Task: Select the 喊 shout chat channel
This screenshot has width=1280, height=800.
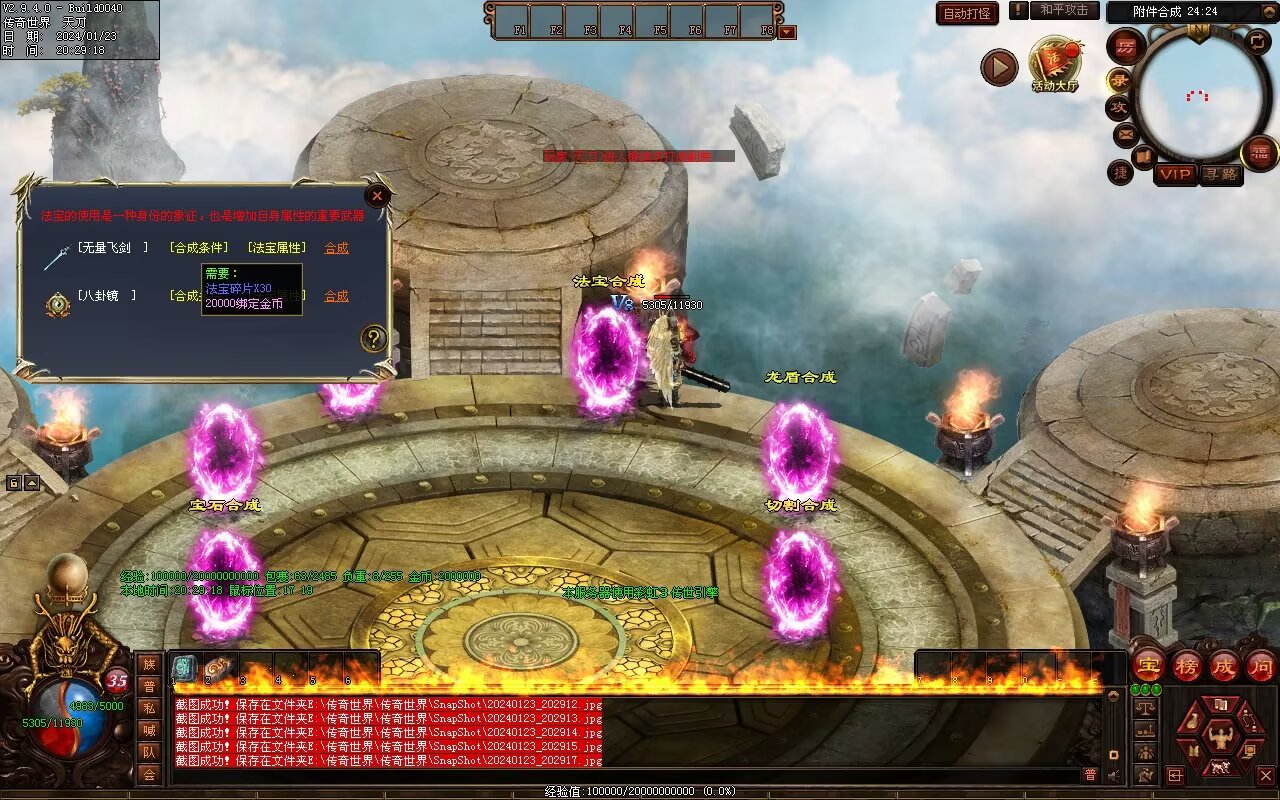Action: 149,730
